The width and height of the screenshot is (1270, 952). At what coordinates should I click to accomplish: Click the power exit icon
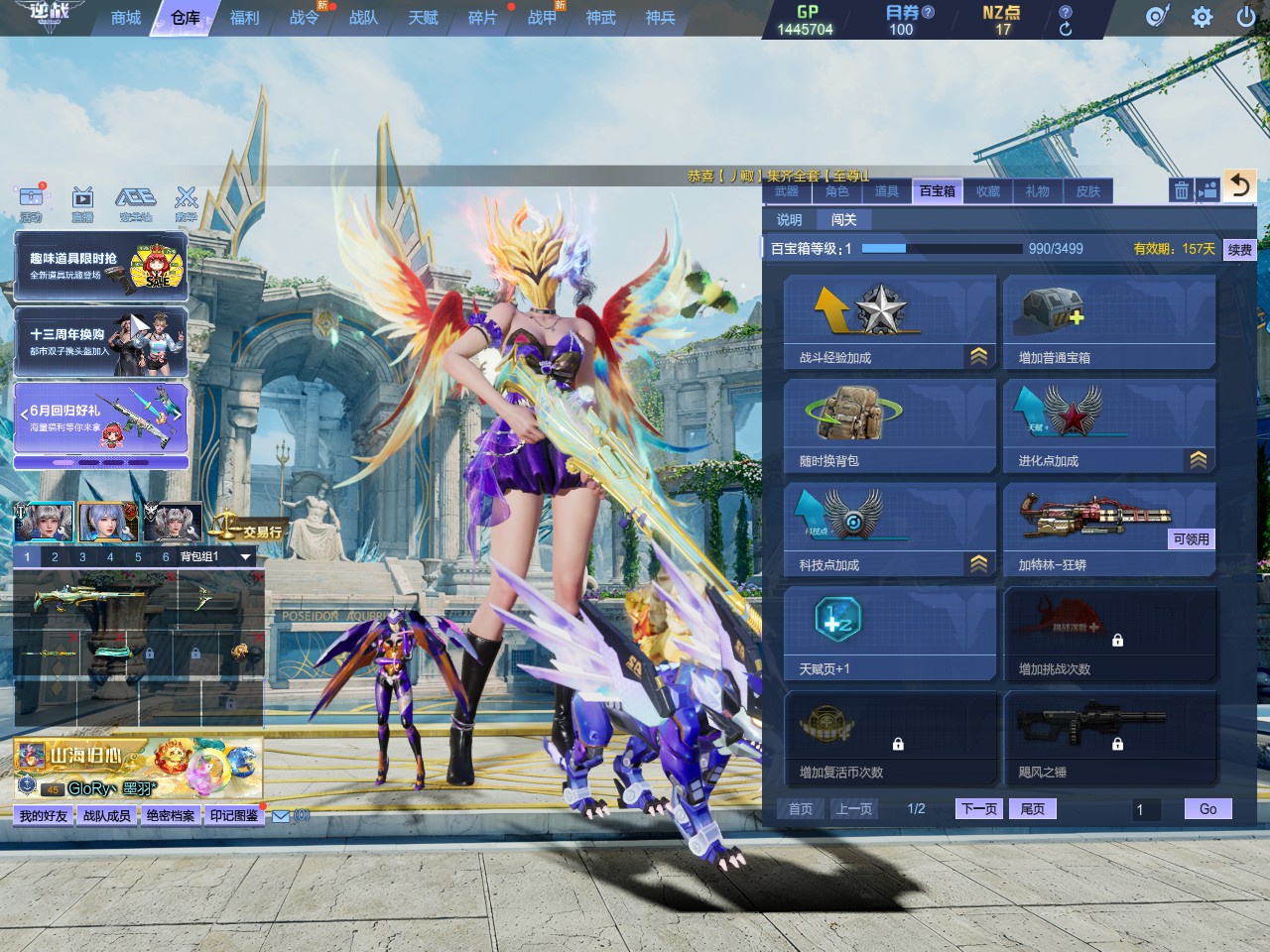[x=1246, y=17]
